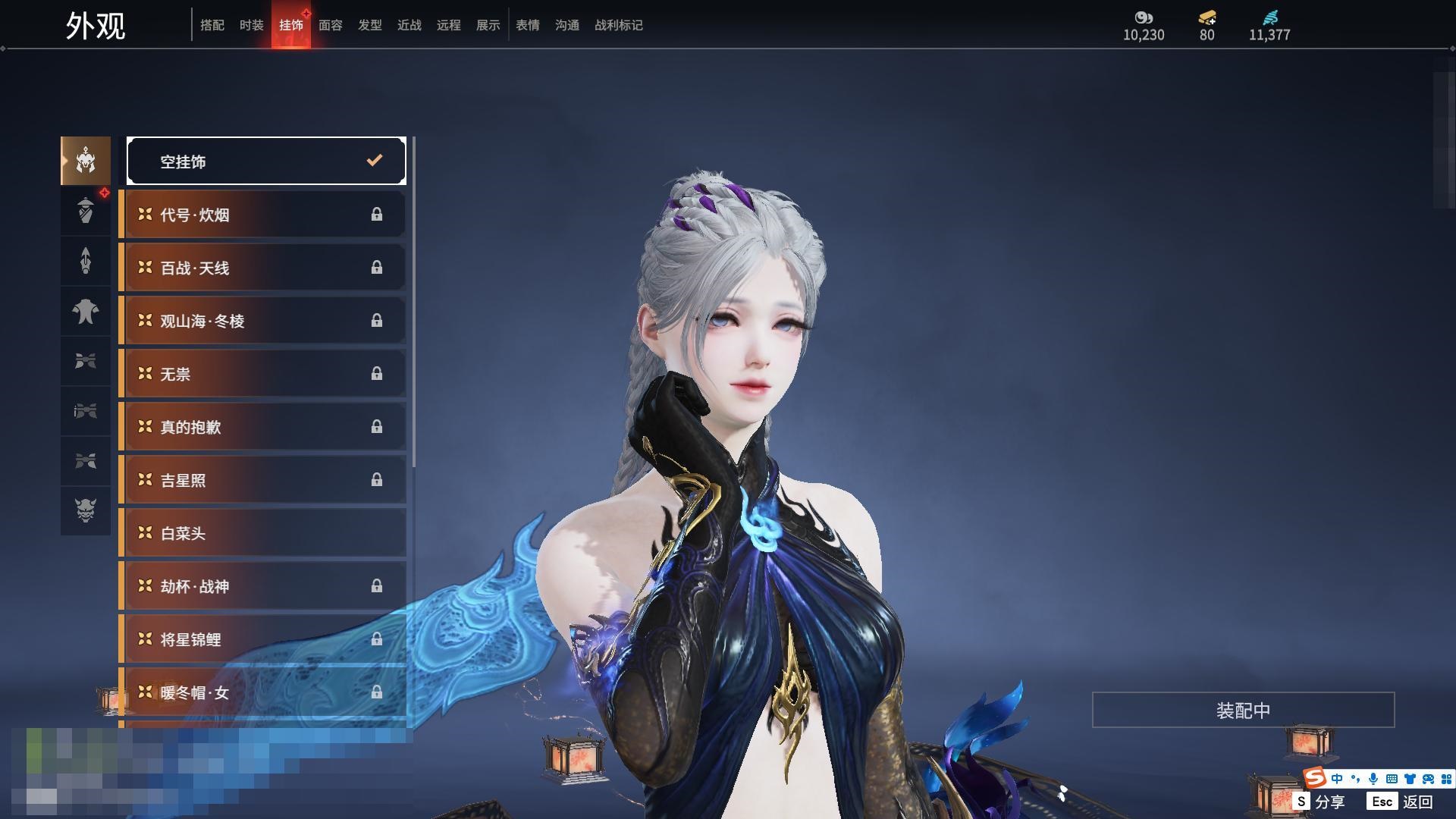This screenshot has height=819, width=1456.
Task: Choose the 无祟 accessory
Action: click(x=262, y=374)
